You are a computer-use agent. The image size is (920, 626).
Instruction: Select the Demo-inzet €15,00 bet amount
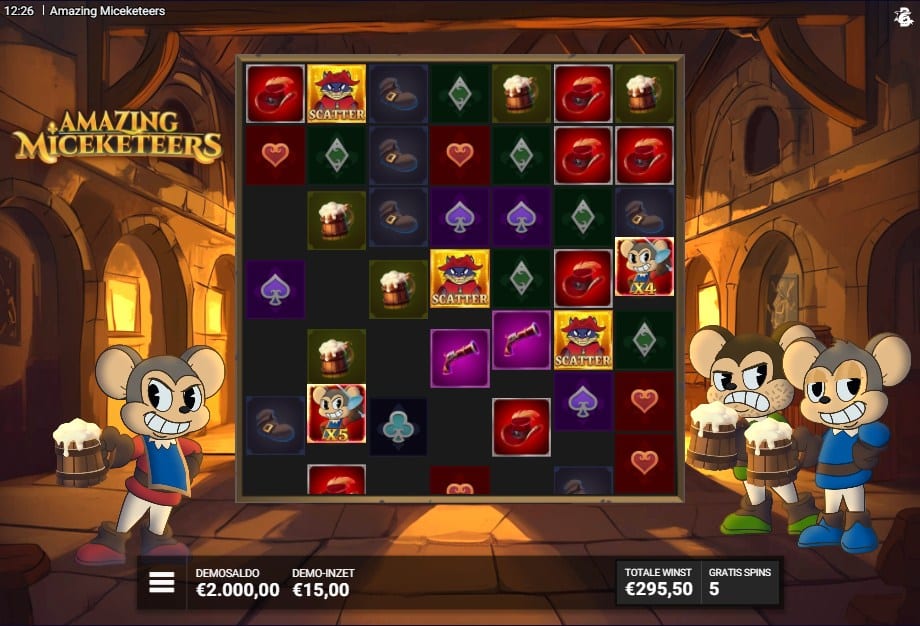[x=322, y=583]
